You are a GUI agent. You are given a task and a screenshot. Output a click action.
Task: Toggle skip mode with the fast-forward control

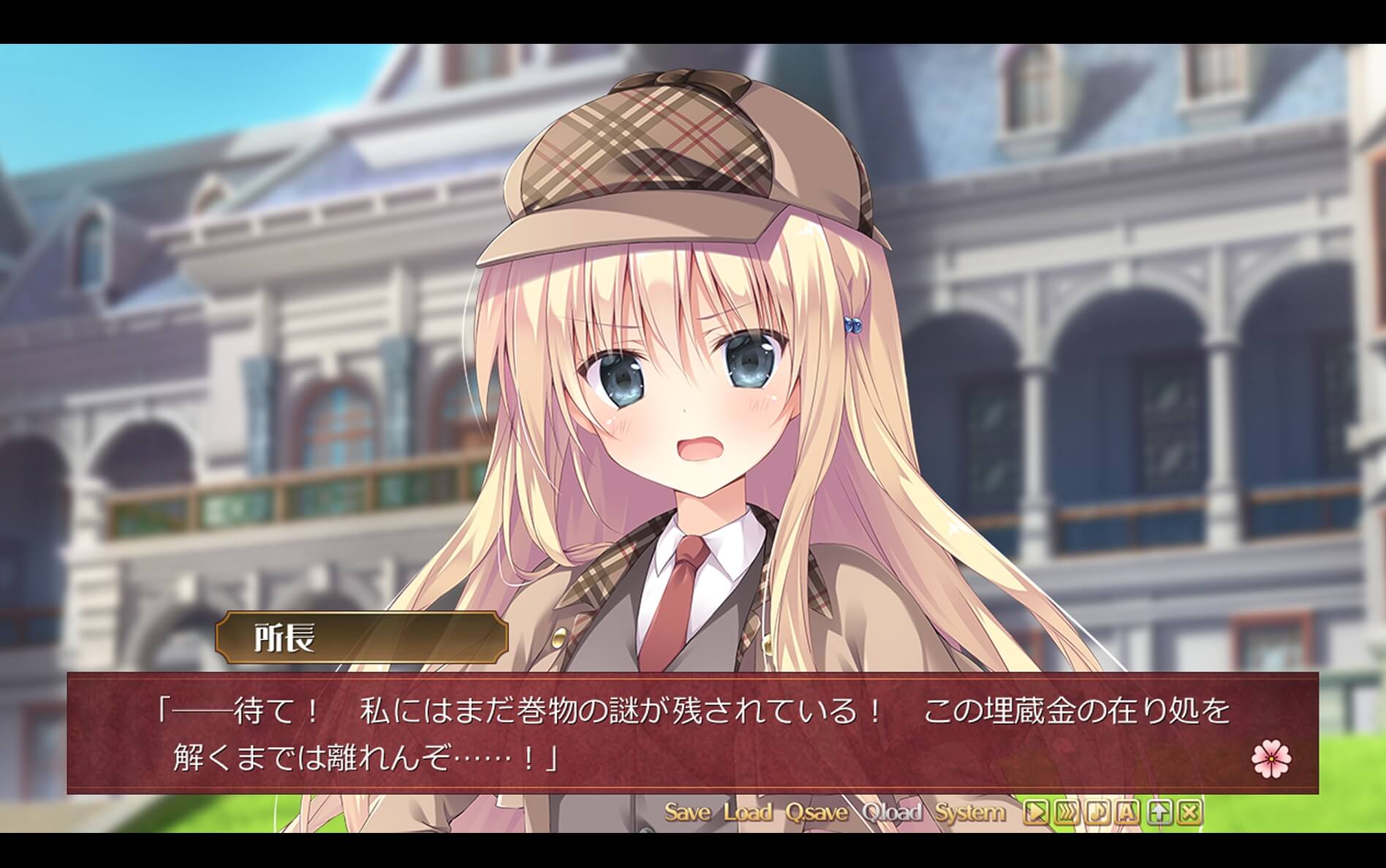pyautogui.click(x=1067, y=811)
